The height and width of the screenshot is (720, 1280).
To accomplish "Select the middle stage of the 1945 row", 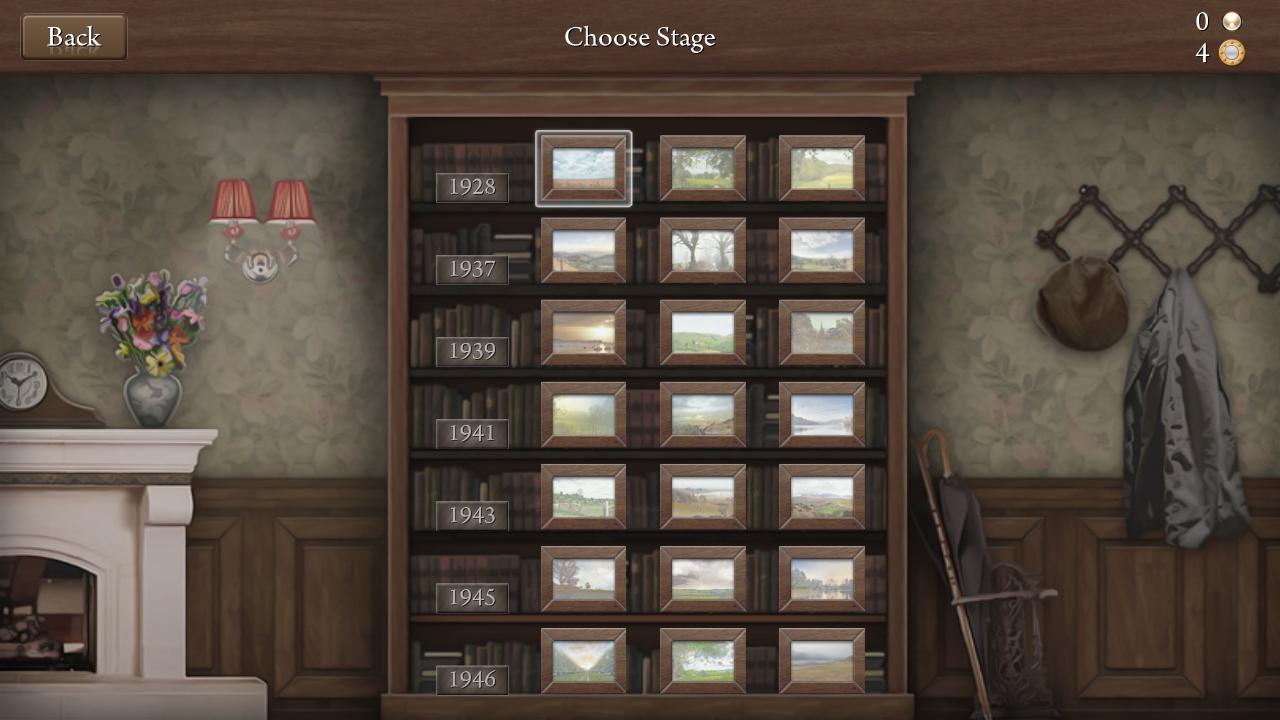I will click(702, 578).
